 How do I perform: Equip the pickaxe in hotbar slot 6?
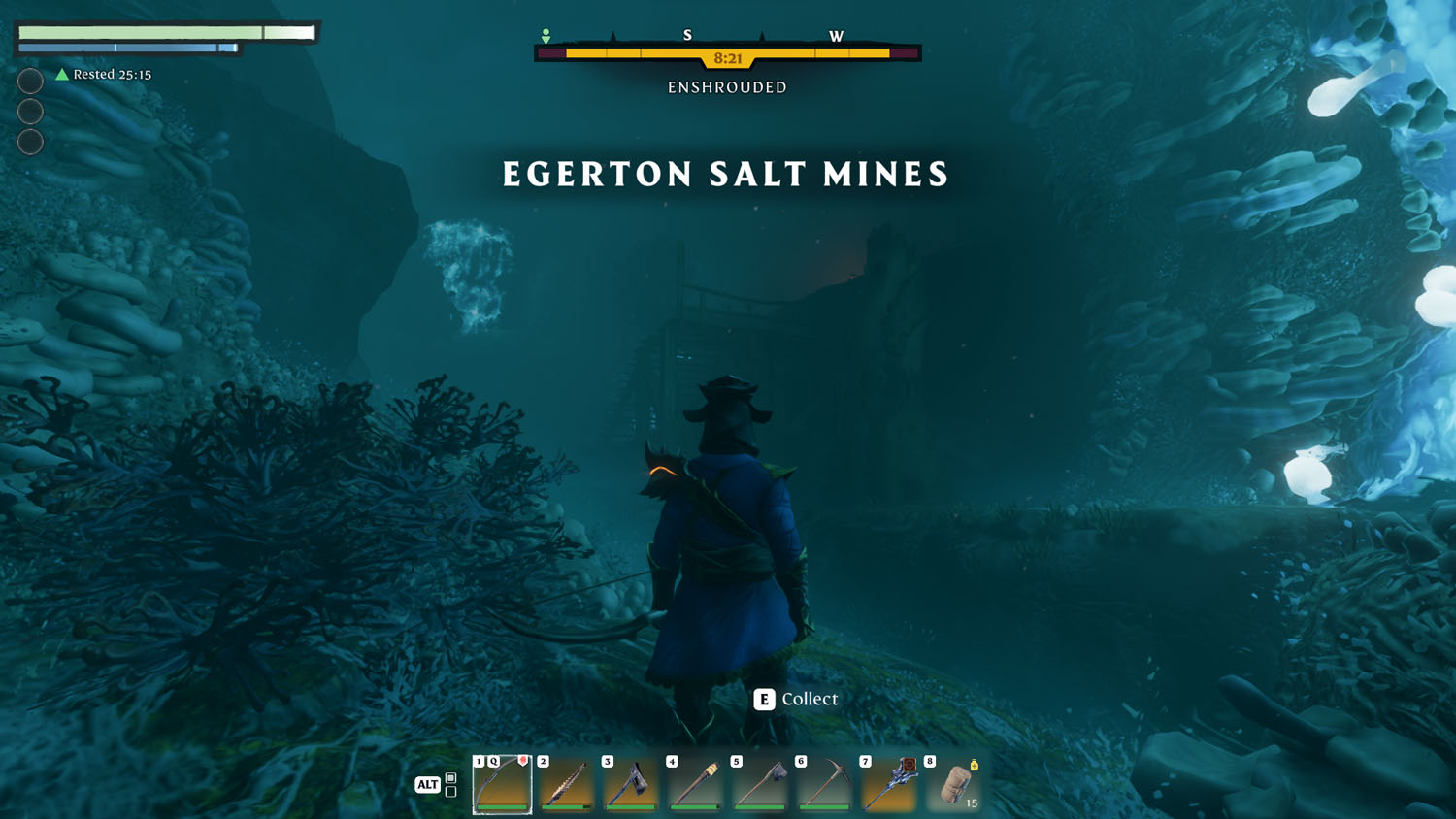(824, 784)
